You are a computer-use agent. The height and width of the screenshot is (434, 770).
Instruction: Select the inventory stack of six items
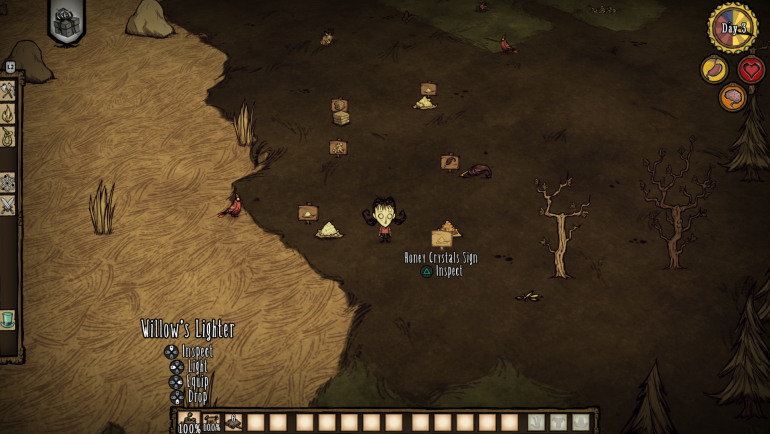233,422
